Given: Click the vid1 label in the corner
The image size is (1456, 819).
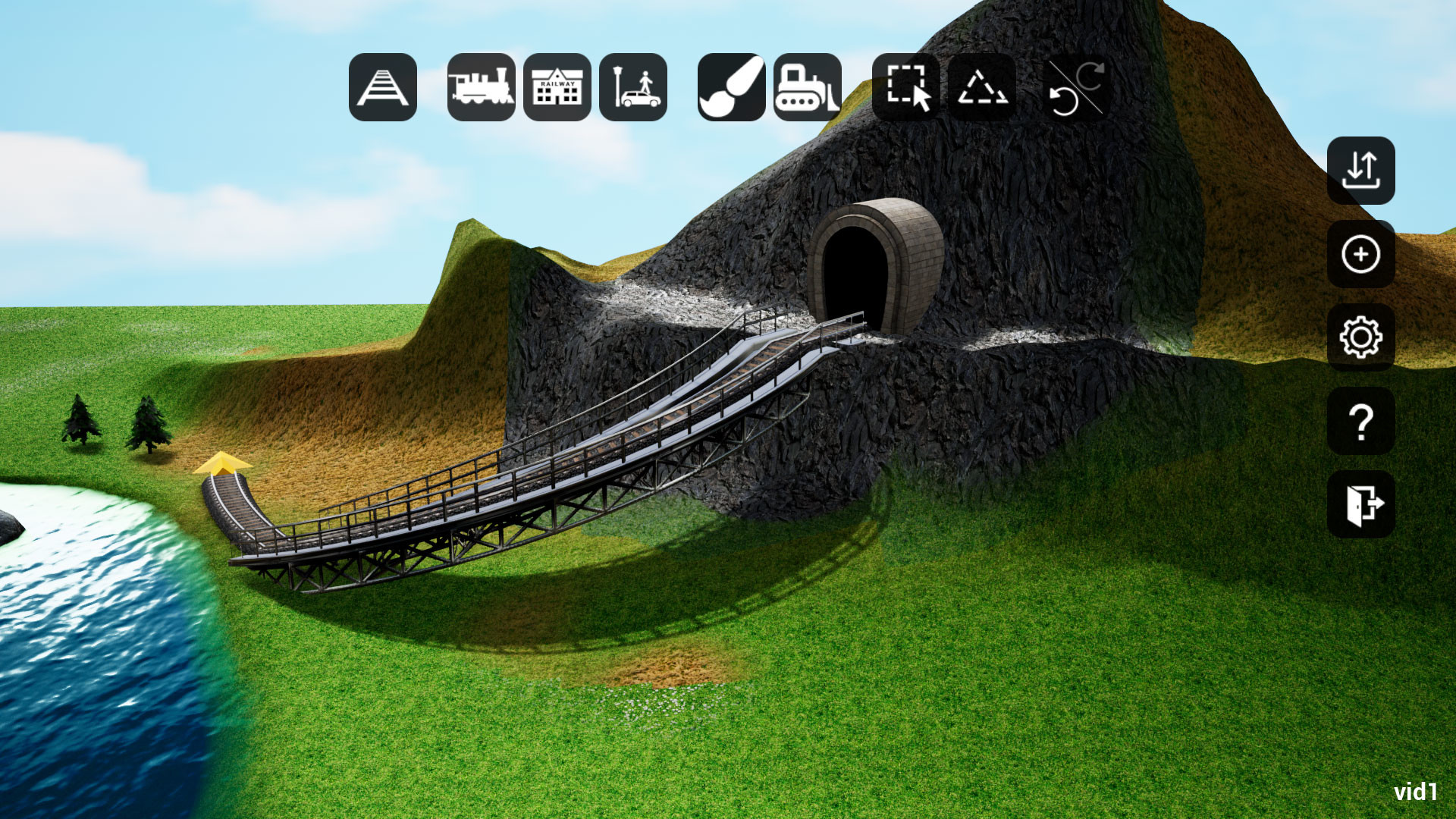Looking at the screenshot, I should (x=1417, y=791).
